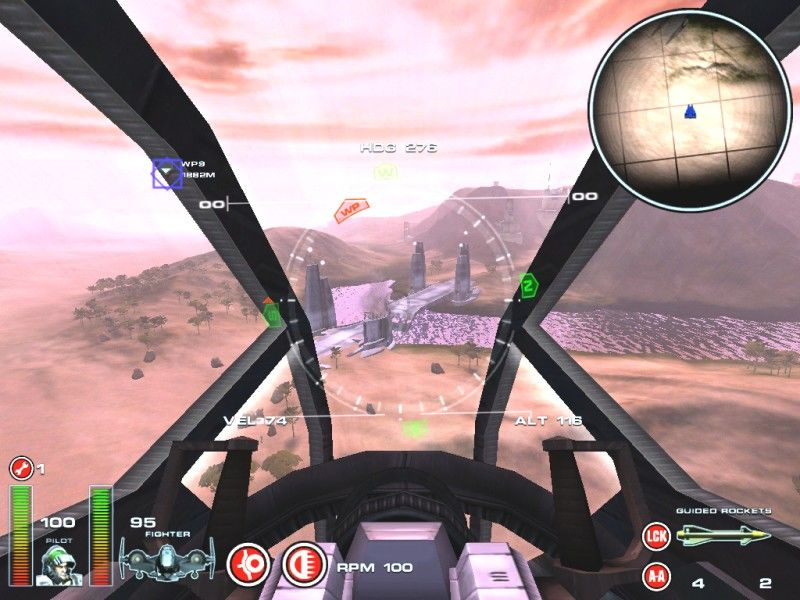Click the blue WP9 waypoint marker

coord(166,174)
